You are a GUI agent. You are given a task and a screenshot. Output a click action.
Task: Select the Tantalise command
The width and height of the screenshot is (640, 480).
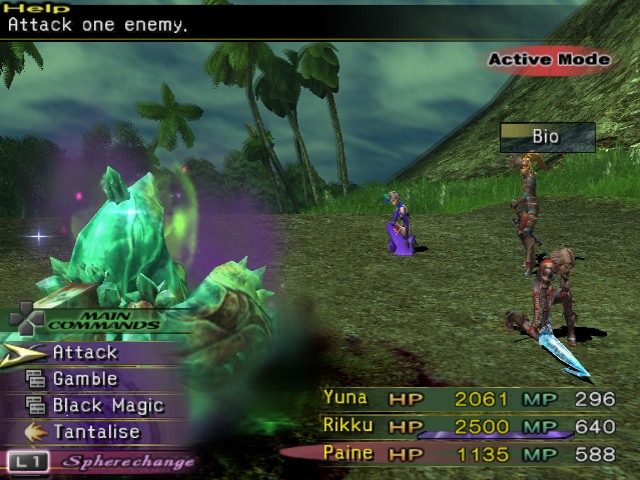point(95,433)
